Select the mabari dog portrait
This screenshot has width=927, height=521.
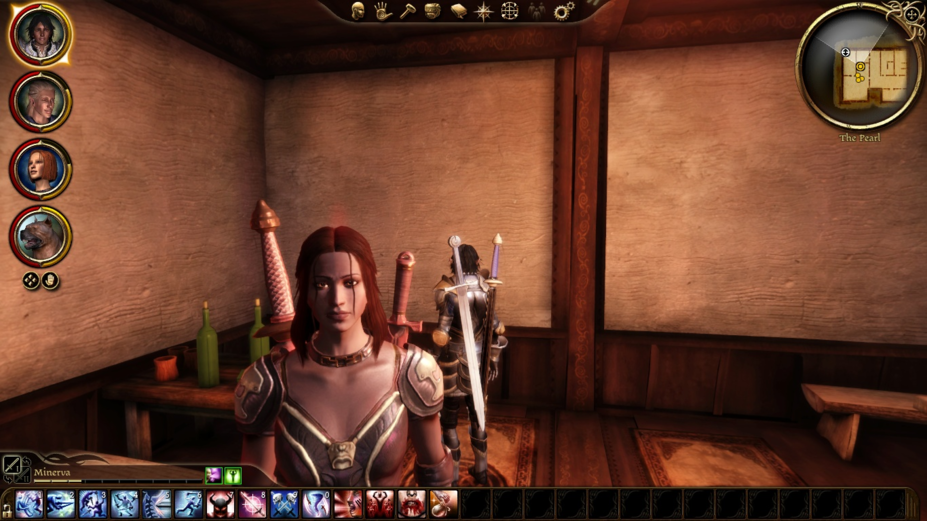tap(41, 236)
